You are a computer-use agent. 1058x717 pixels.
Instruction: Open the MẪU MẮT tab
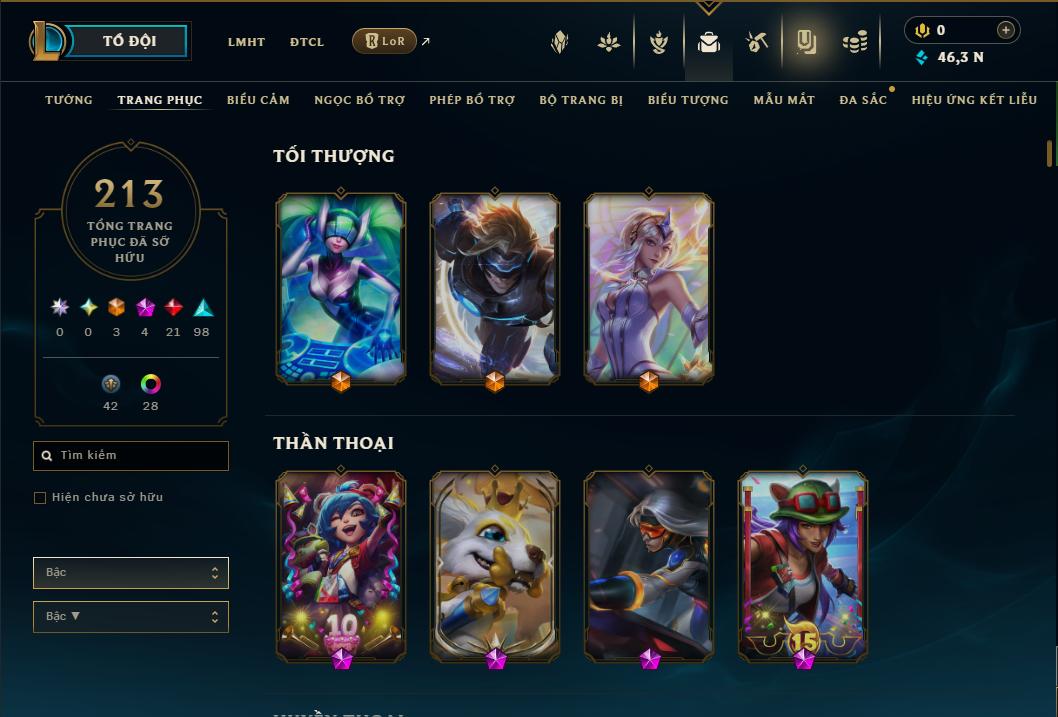click(784, 100)
